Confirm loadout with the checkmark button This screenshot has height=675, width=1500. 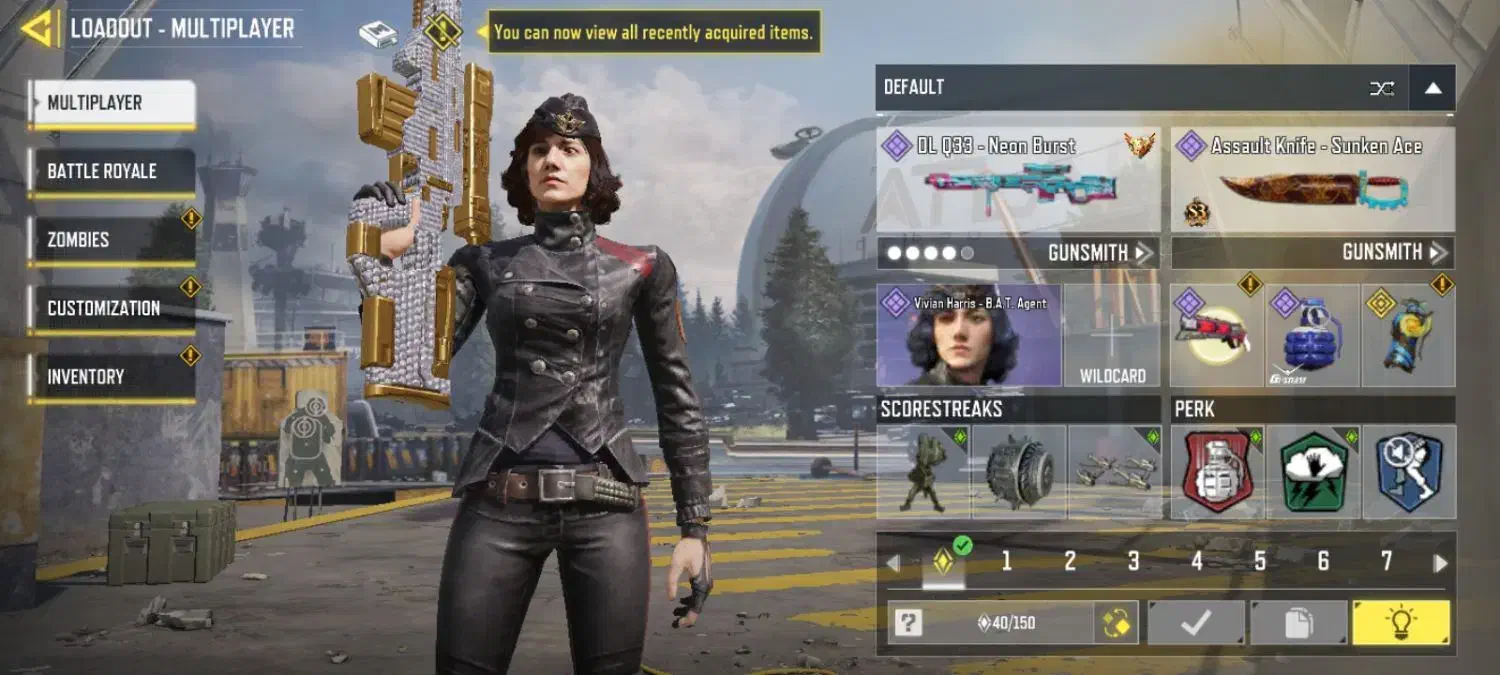[x=1195, y=624]
